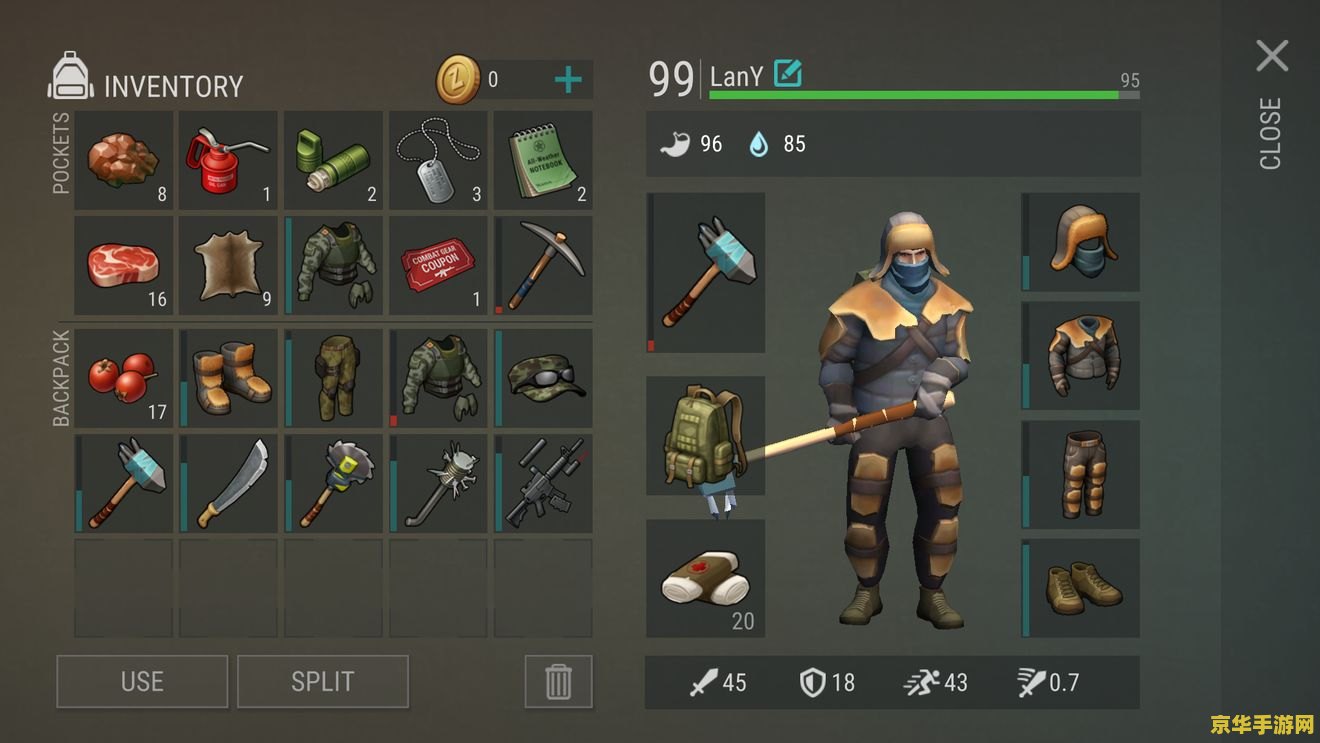Select the dog tags slot

tap(438, 160)
